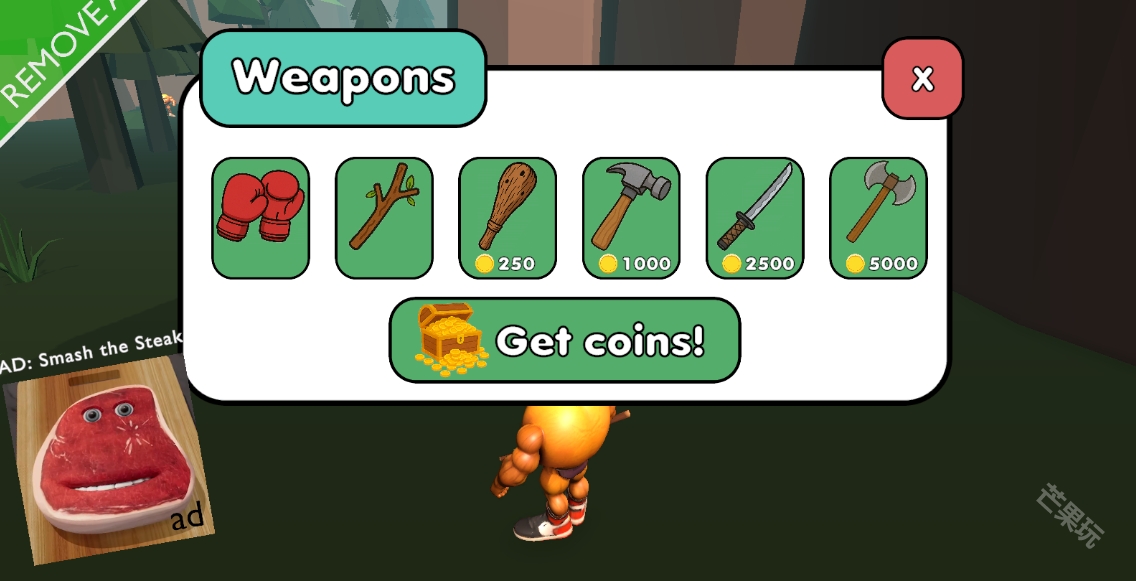Open the Smash the Steak ad

[108, 455]
